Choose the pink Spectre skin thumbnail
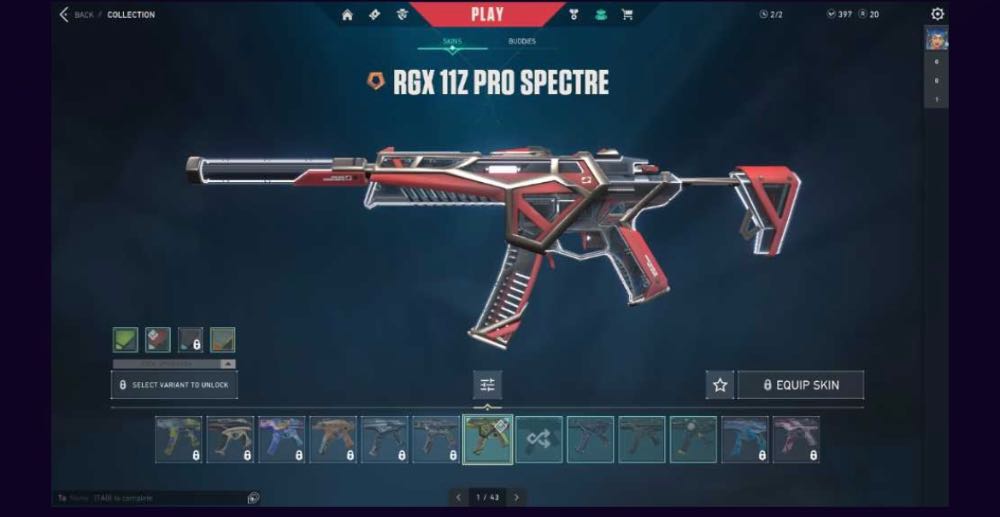The height and width of the screenshot is (517, 1000). point(796,440)
